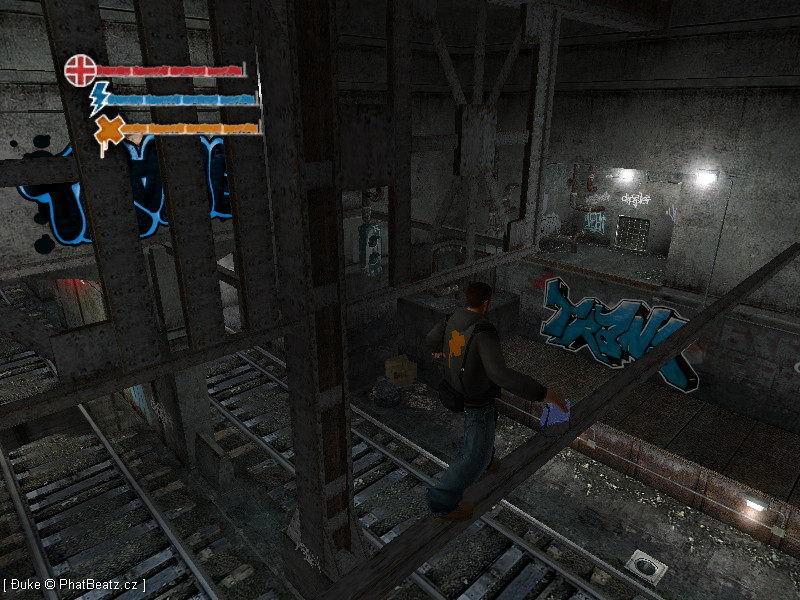Choose the orange X paint icon

coord(108,131)
